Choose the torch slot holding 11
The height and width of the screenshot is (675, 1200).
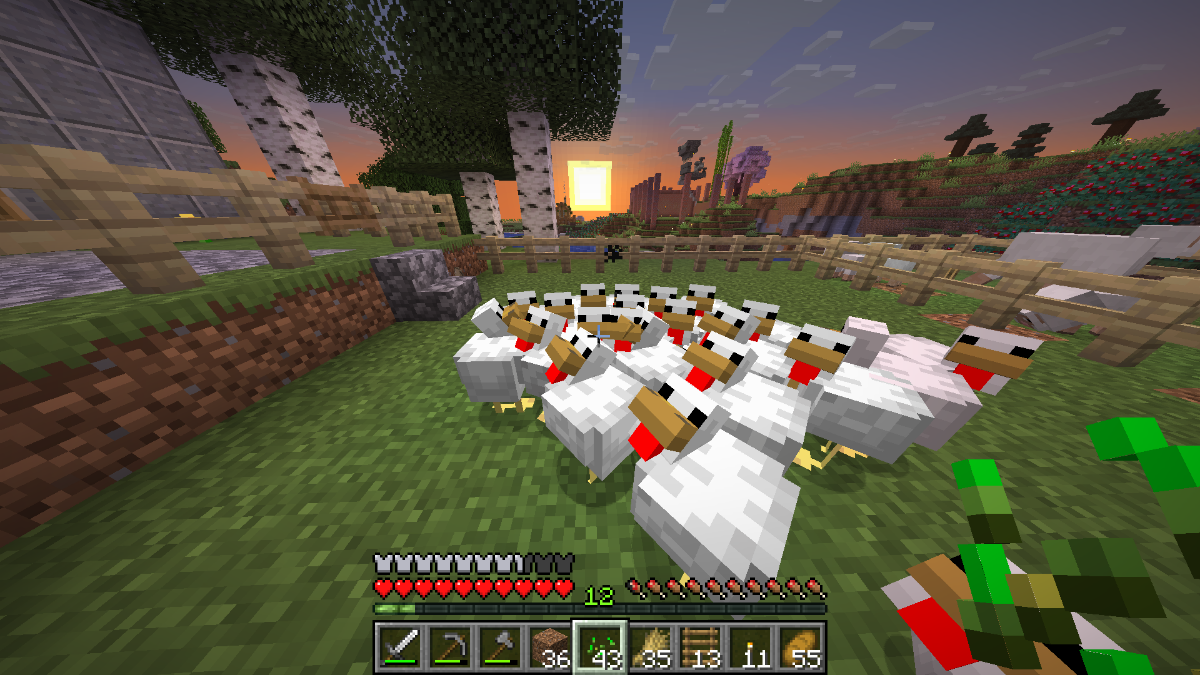(751, 646)
